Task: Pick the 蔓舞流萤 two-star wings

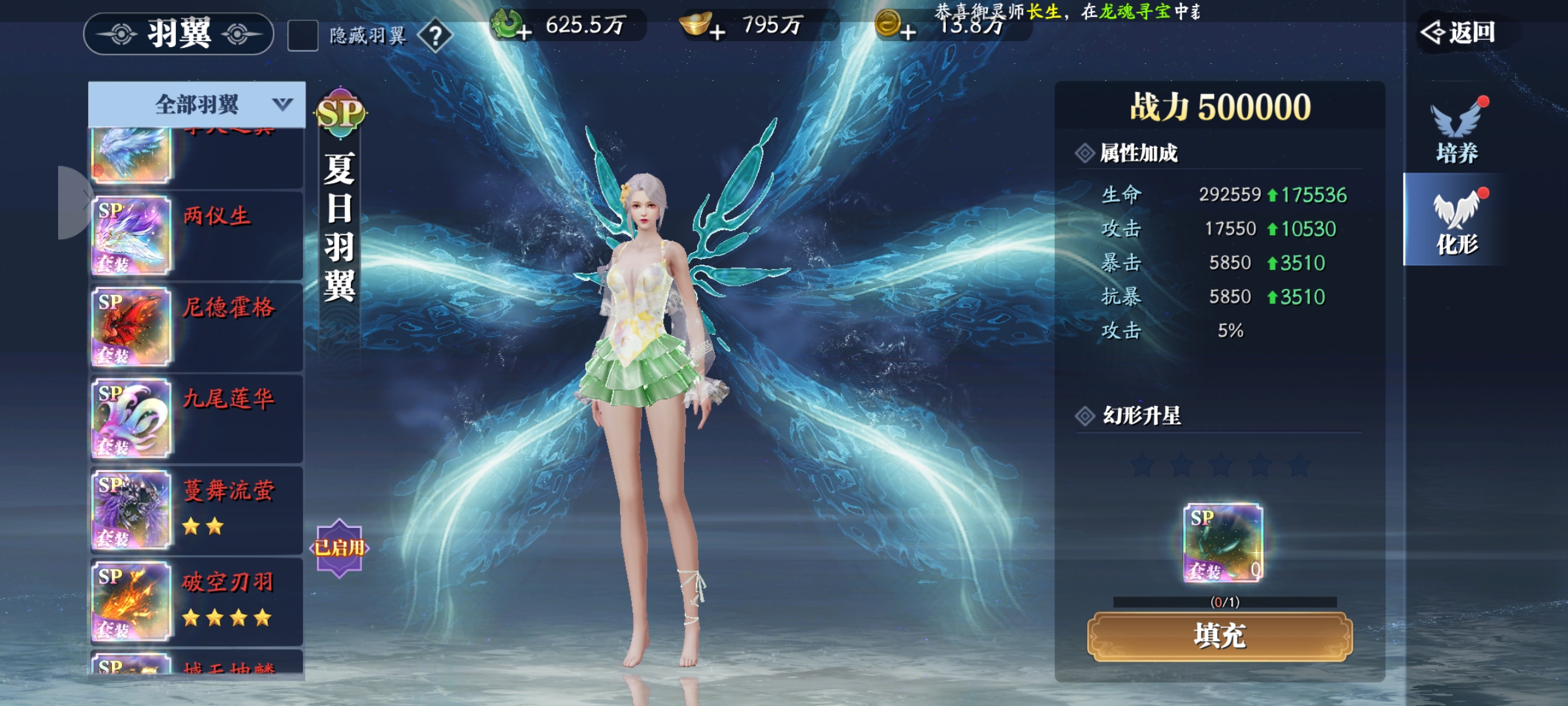Action: [196, 510]
